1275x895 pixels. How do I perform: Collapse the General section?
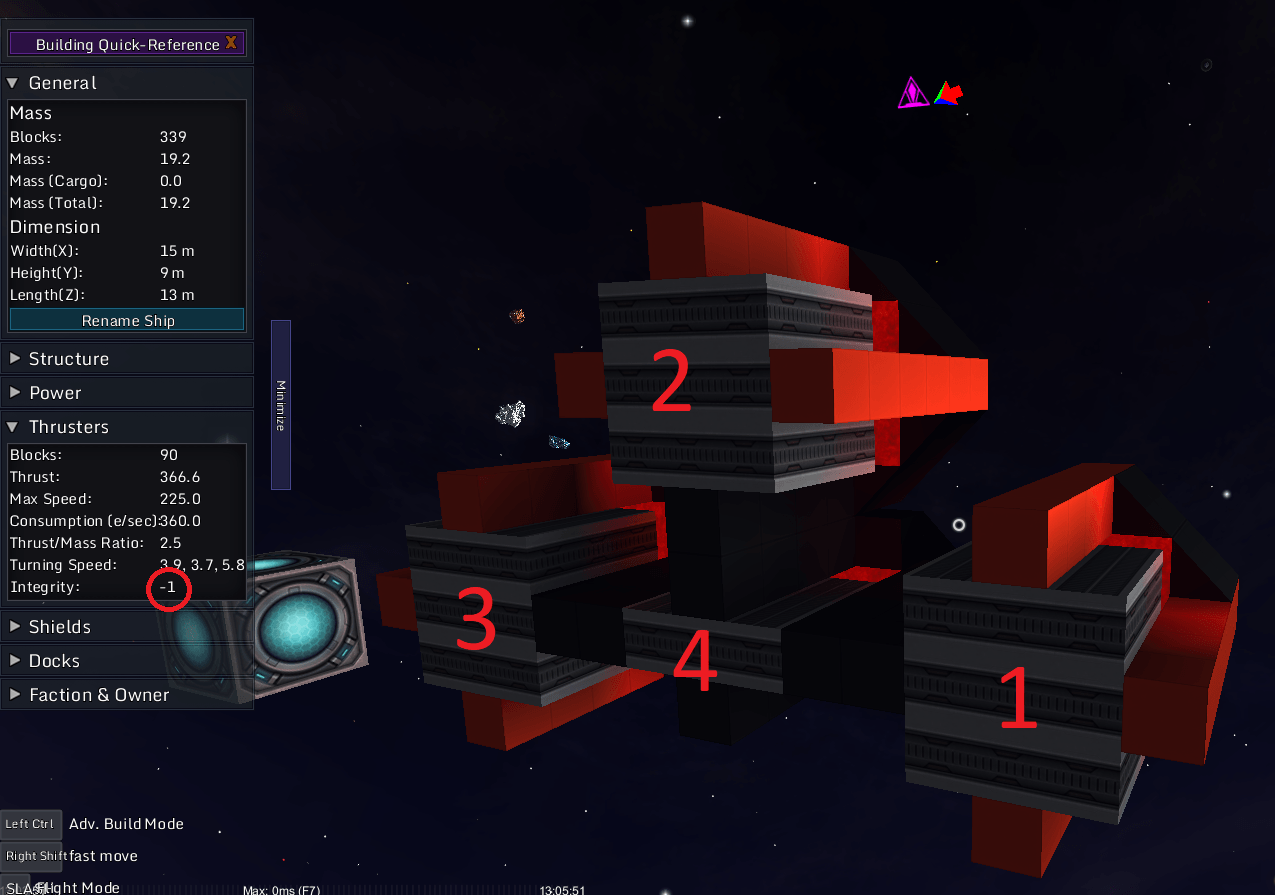[x=62, y=83]
